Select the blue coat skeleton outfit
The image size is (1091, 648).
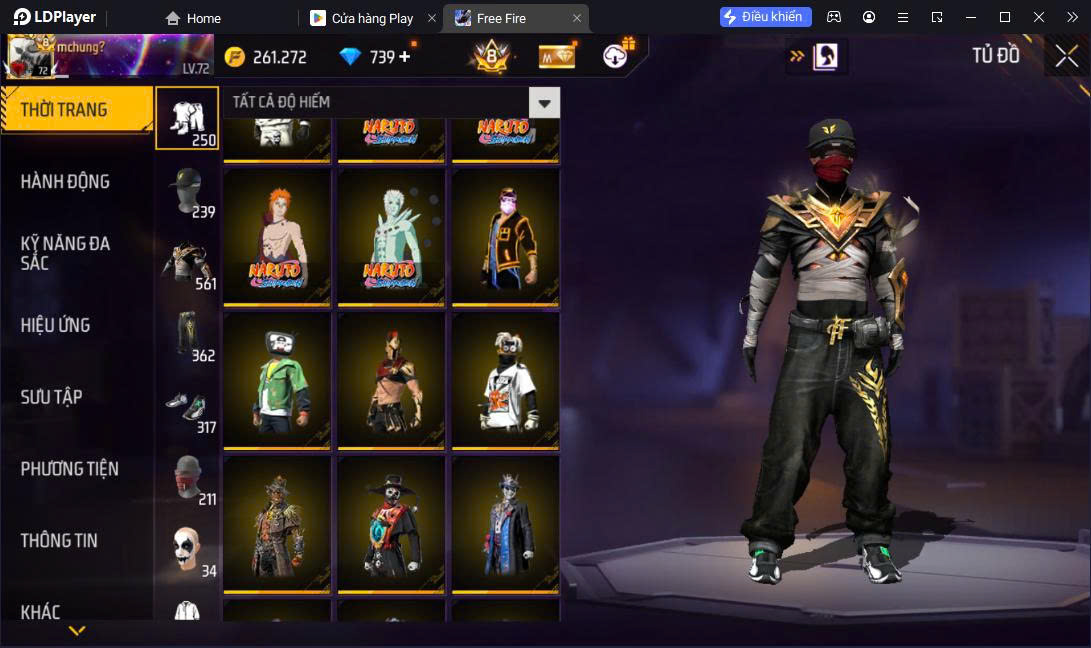coord(505,525)
